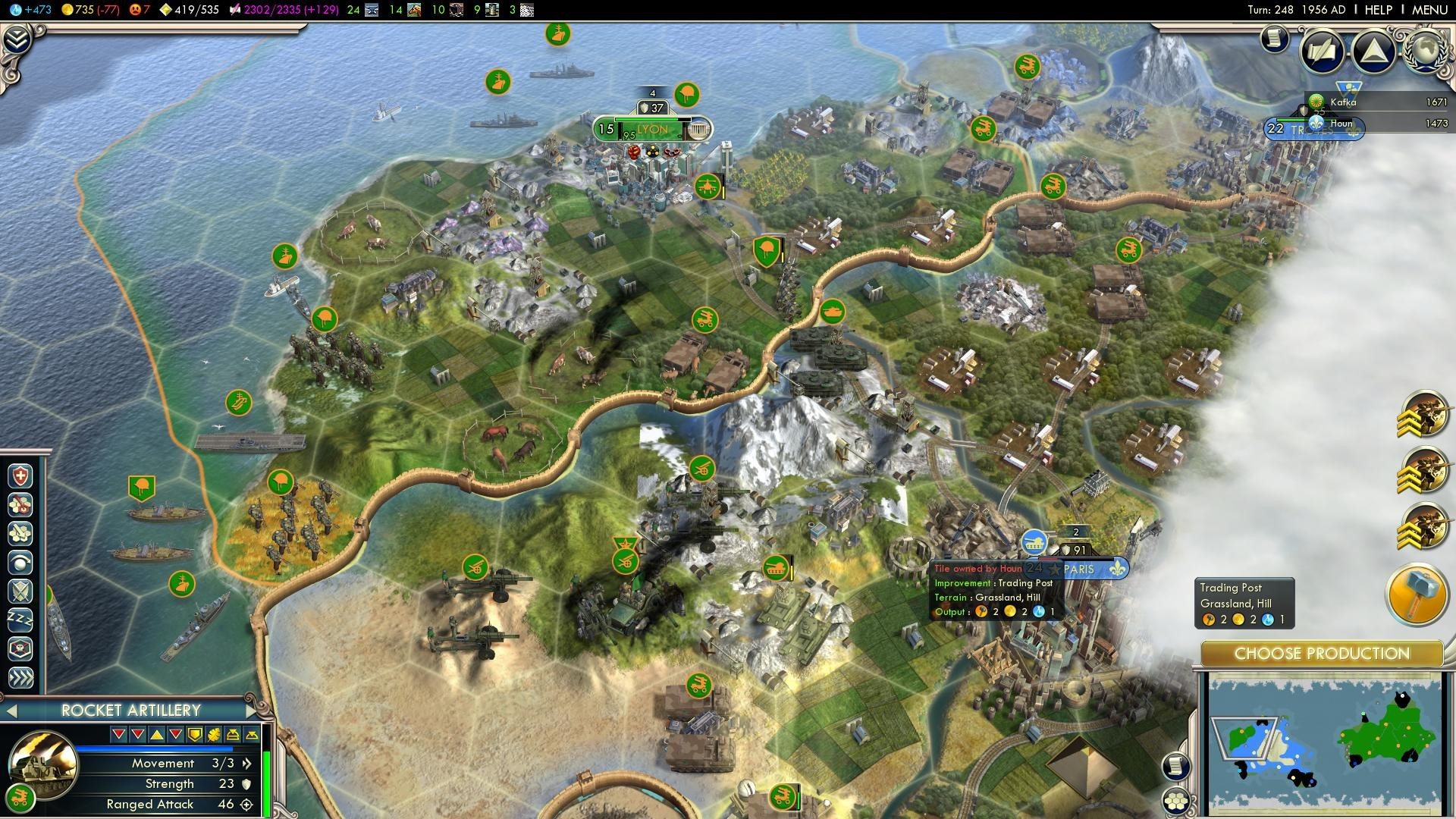Viewport: 1456px width, 819px height.
Task: Open the diplomacy globe button
Action: tap(1426, 51)
